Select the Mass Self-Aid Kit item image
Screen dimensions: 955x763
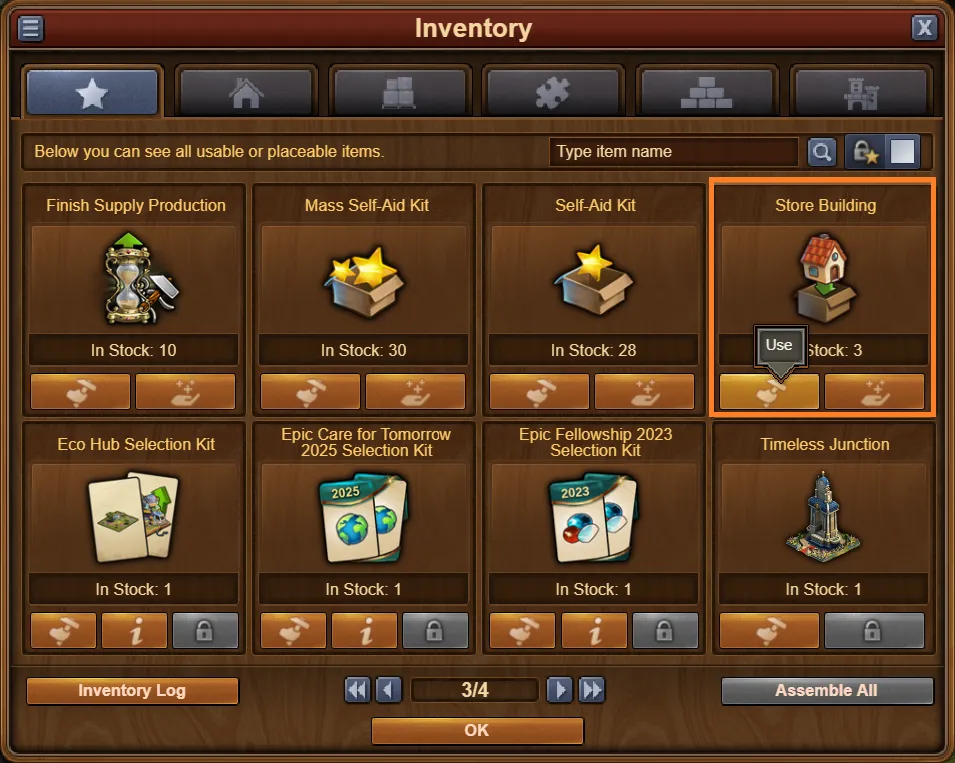coord(363,276)
